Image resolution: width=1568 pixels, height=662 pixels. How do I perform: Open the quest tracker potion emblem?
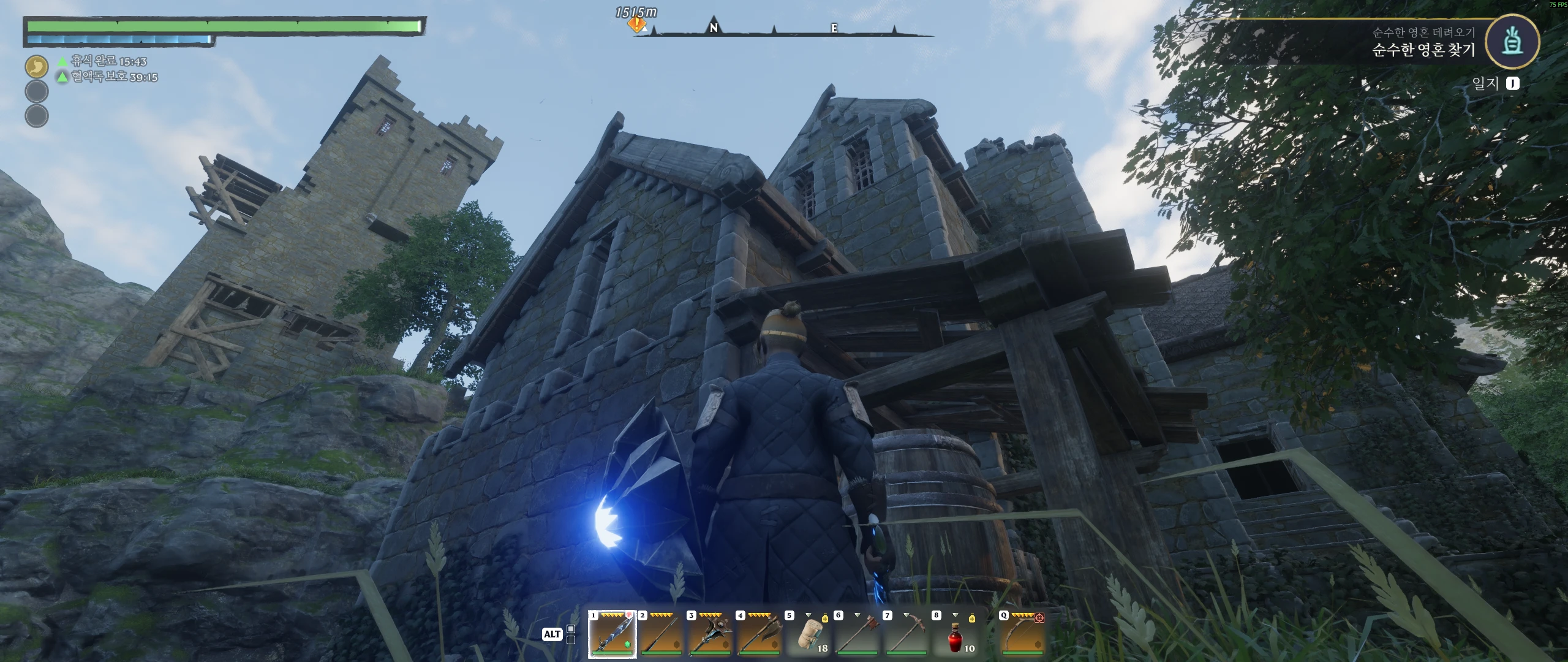coord(1512,42)
